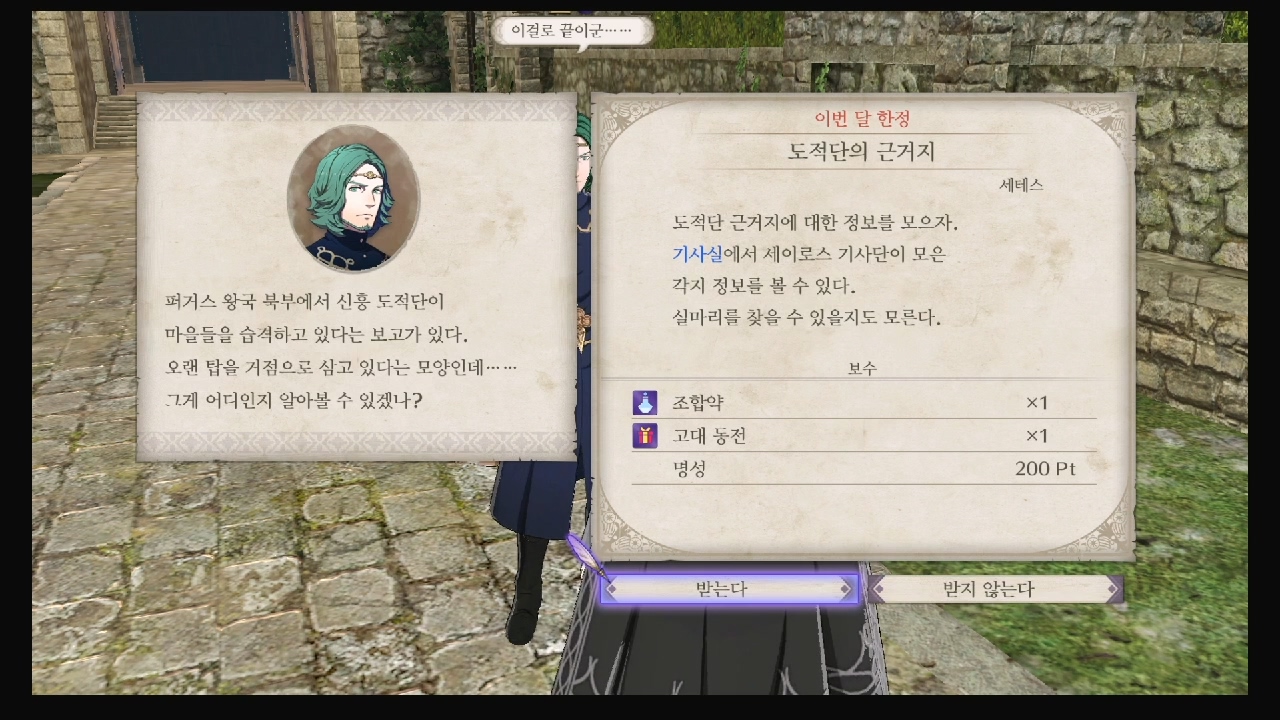
Task: Click the 세테스 quest giver name
Action: point(1021,184)
